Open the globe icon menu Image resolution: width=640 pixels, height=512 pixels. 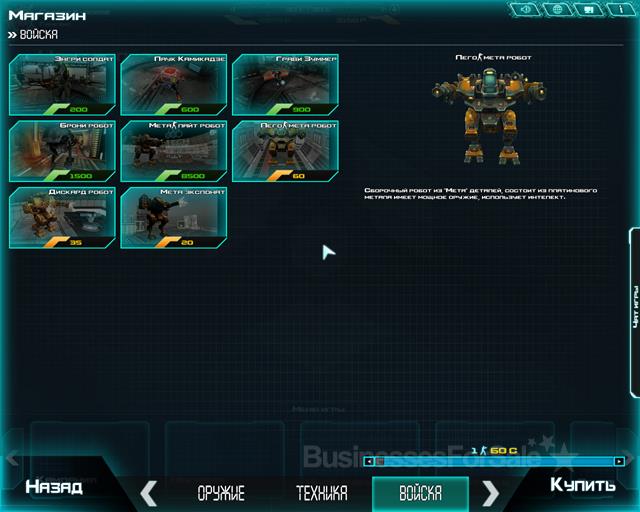point(557,9)
